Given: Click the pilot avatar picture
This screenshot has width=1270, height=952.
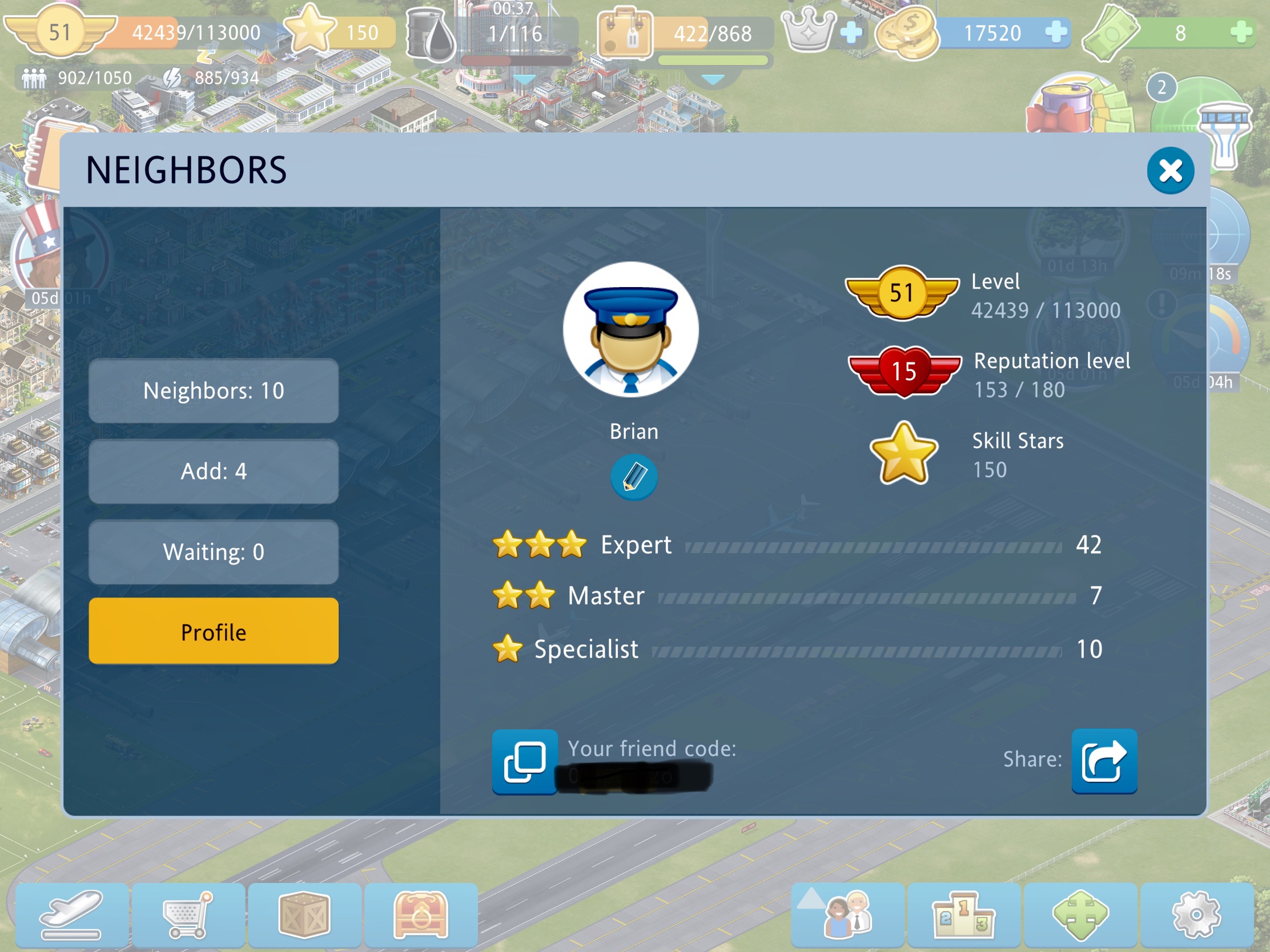Looking at the screenshot, I should pyautogui.click(x=630, y=329).
